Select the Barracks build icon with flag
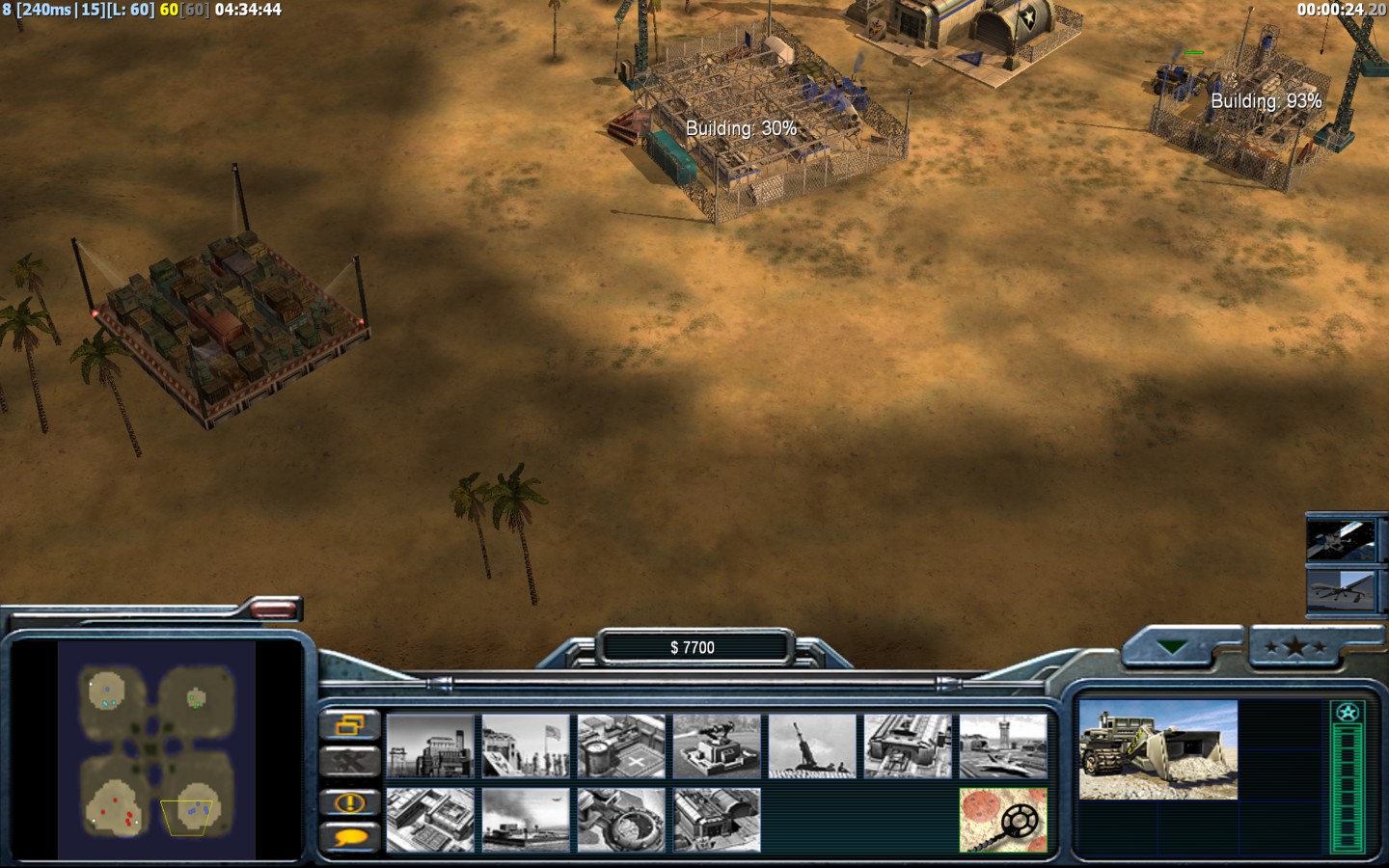The image size is (1389, 868). coord(526,746)
